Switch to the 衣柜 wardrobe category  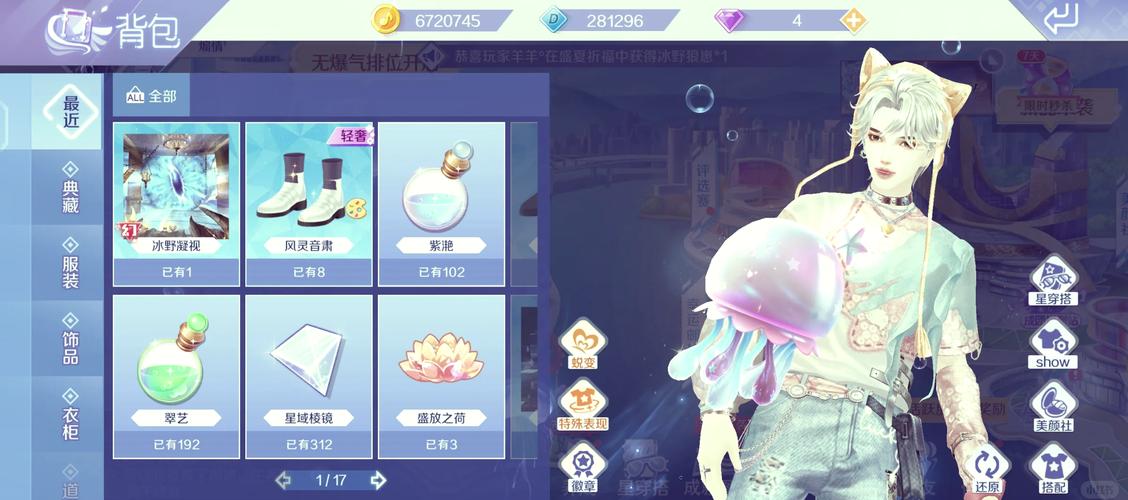point(70,416)
